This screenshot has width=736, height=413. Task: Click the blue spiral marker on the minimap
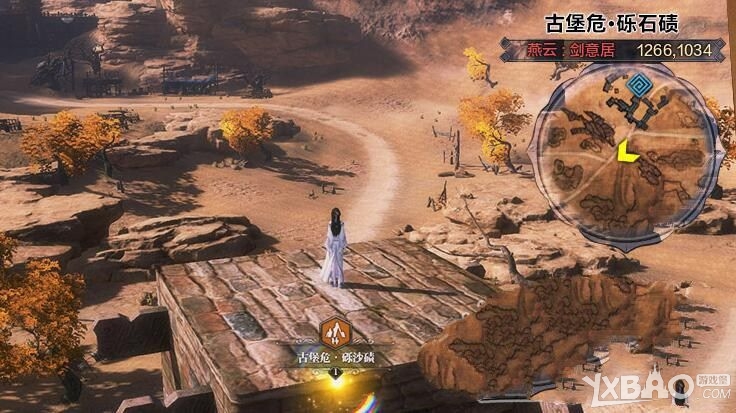[638, 83]
